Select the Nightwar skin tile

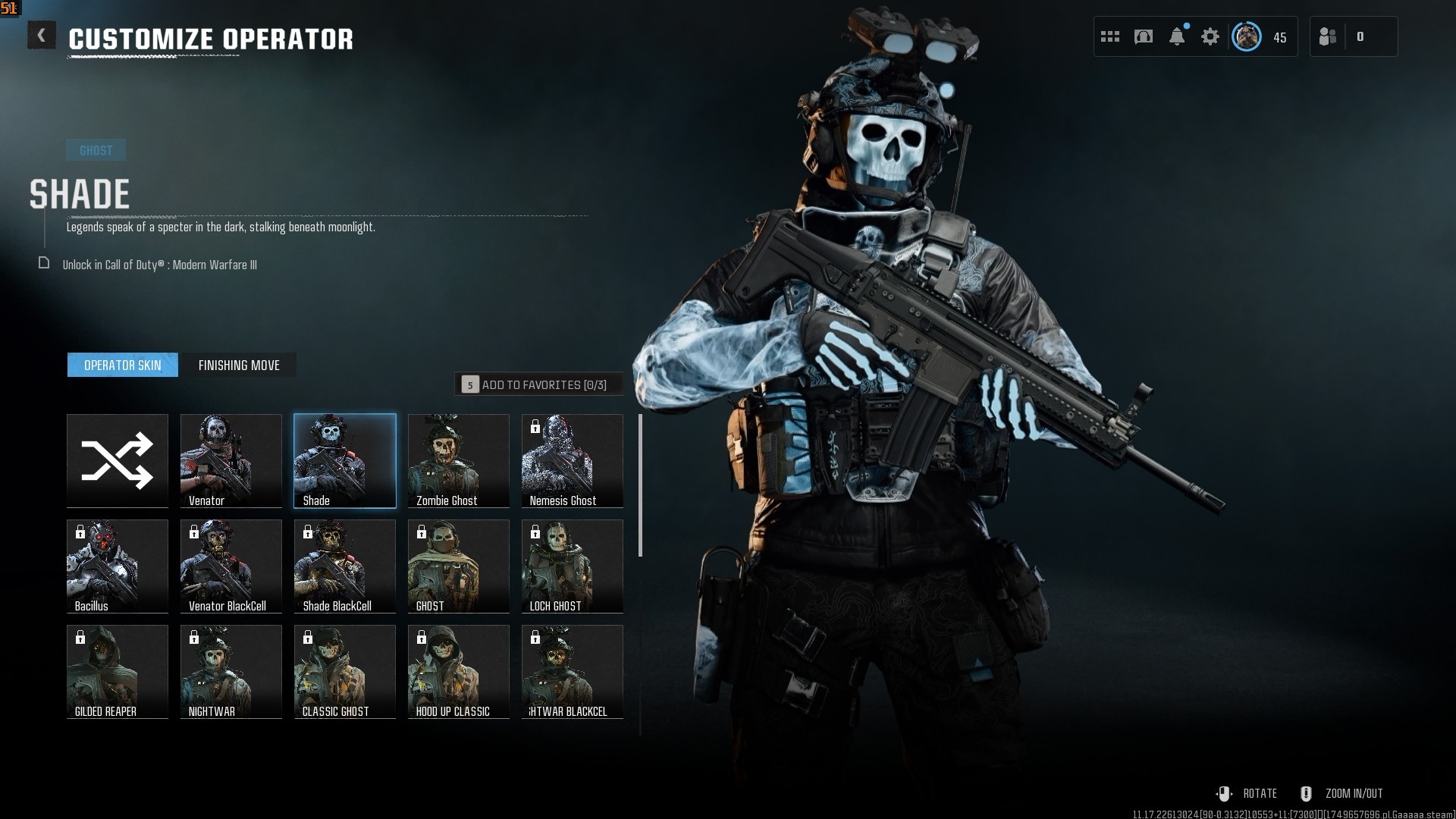231,671
